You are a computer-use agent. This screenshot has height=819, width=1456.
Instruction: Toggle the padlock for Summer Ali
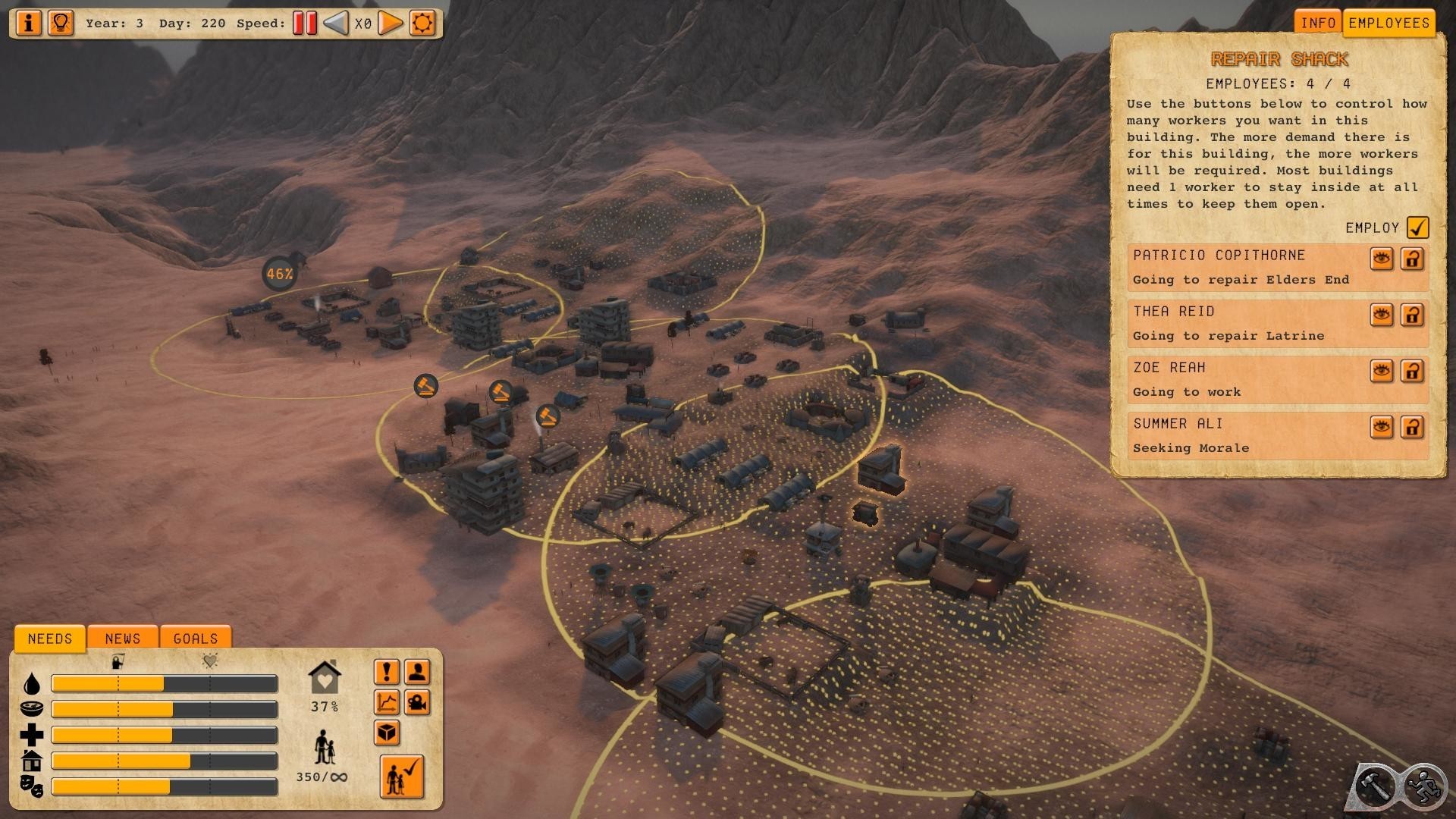[1412, 427]
